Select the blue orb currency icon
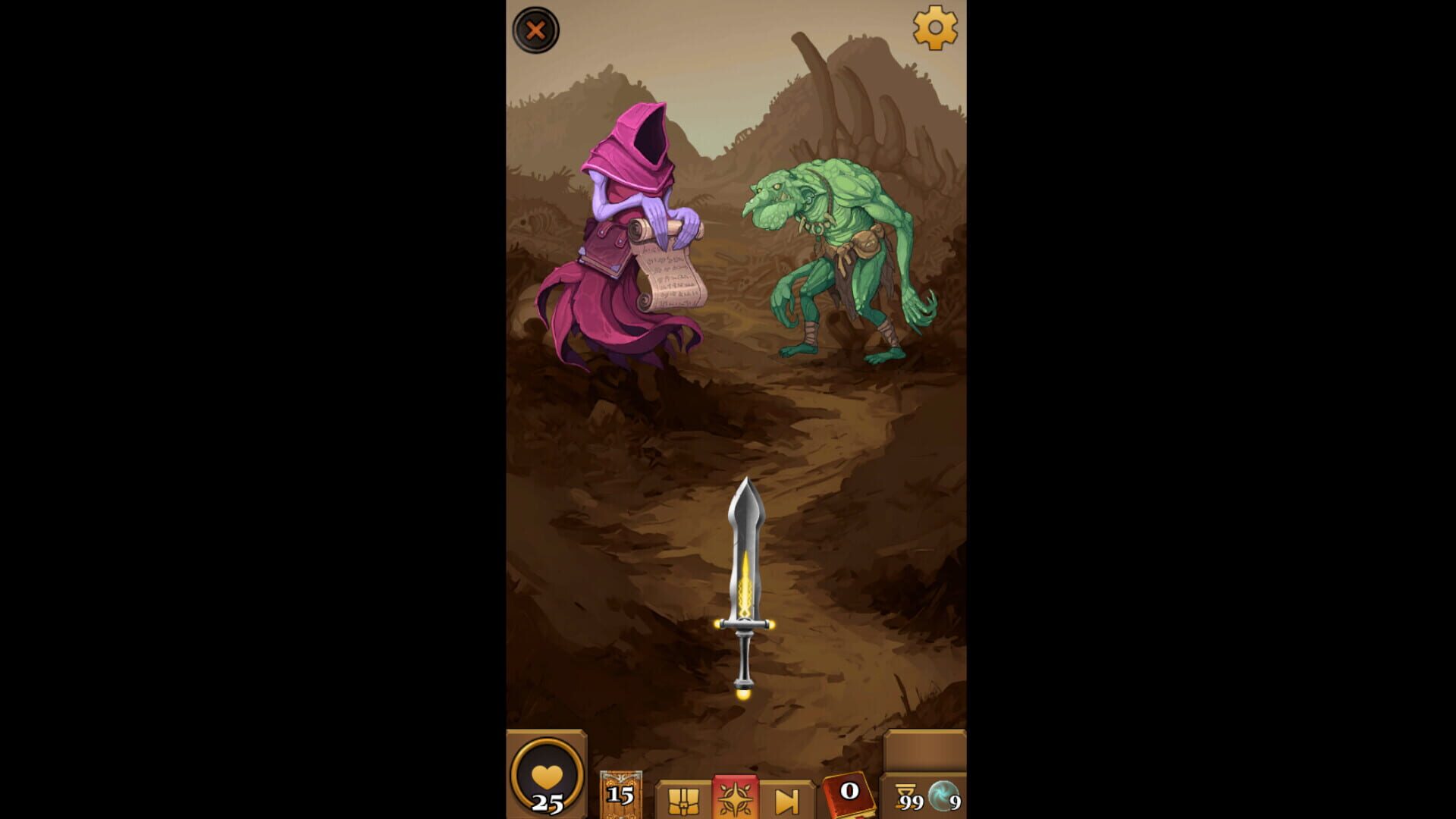Screen dimensions: 1456x819 point(940,792)
